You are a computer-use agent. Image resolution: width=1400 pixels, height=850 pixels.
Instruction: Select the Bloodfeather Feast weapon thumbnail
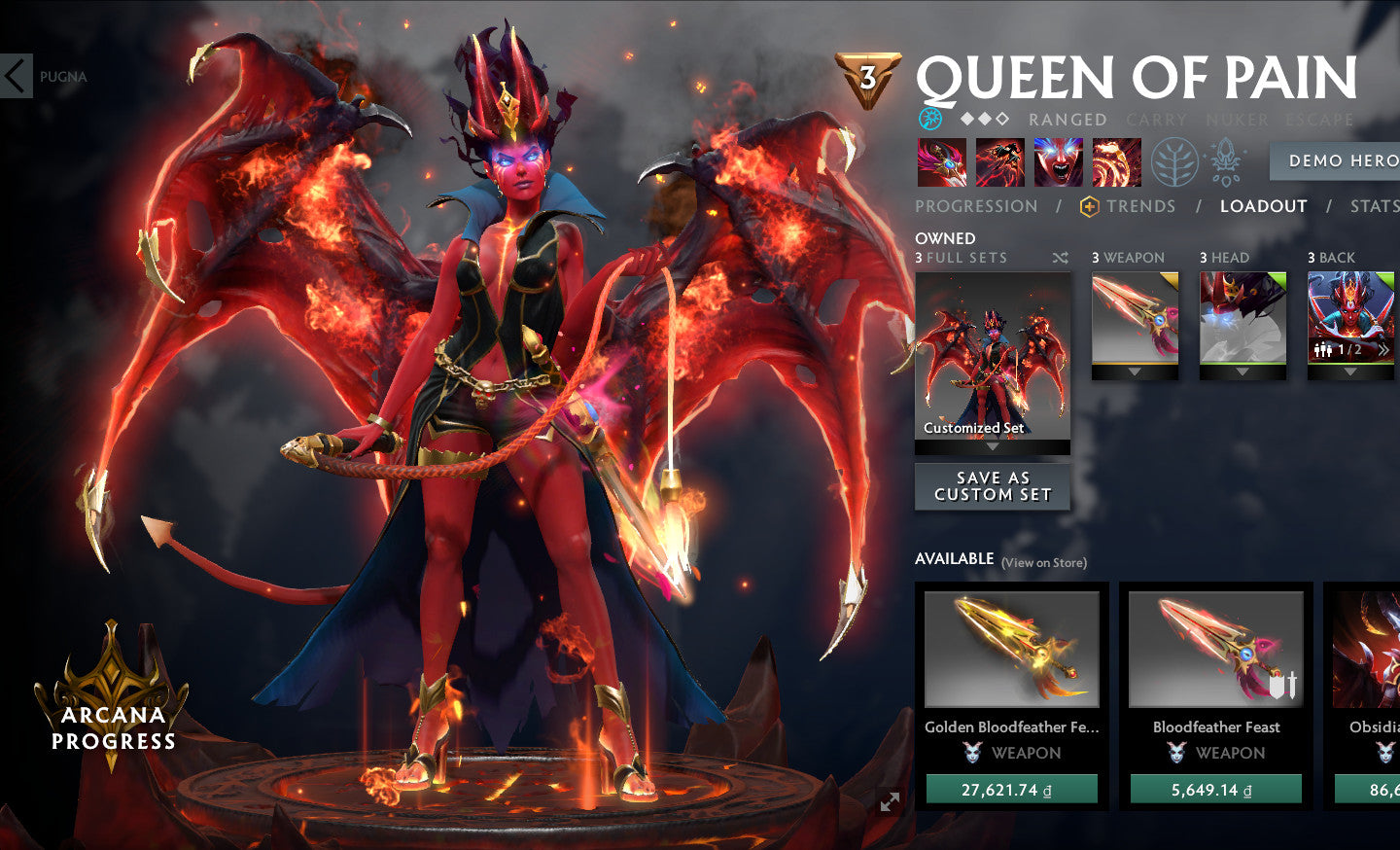click(1215, 650)
